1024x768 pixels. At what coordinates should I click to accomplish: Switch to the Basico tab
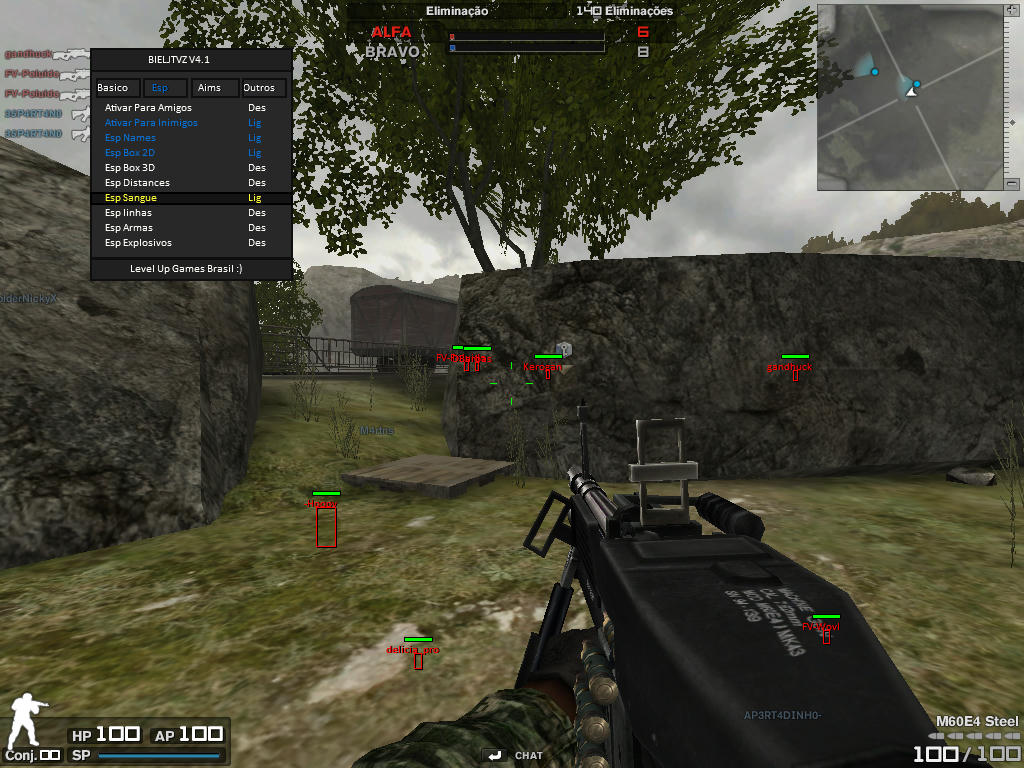[113, 88]
